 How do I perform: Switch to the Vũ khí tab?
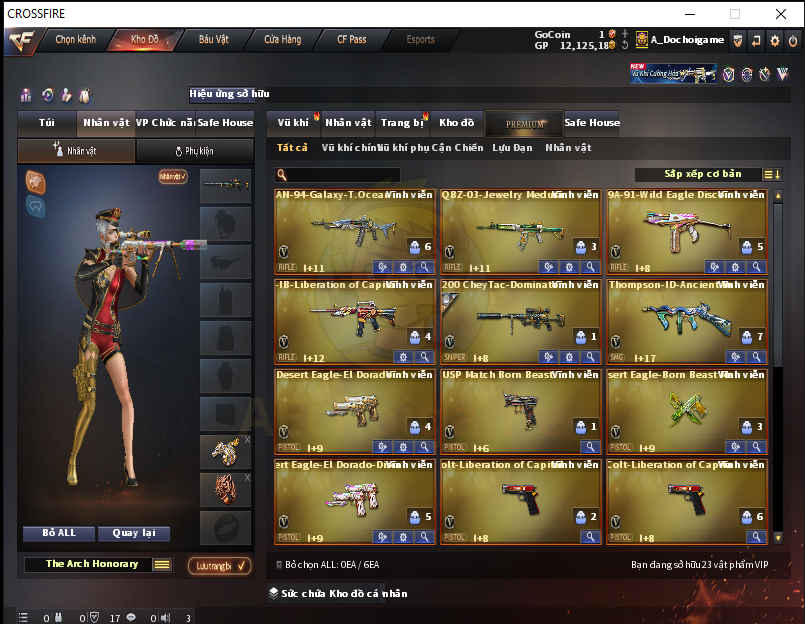[x=293, y=123]
